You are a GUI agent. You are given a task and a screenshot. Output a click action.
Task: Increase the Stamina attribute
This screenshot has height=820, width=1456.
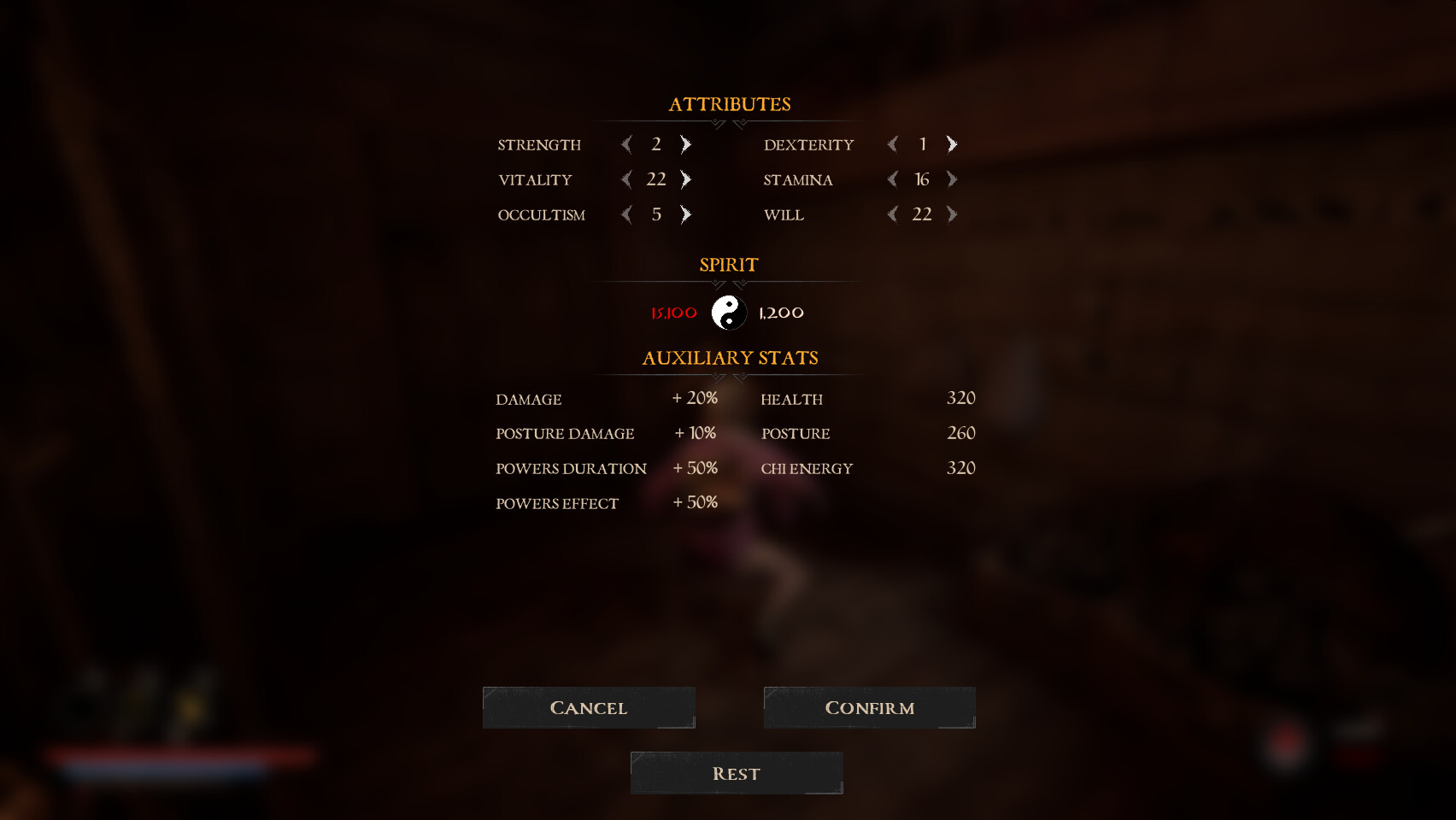point(951,179)
